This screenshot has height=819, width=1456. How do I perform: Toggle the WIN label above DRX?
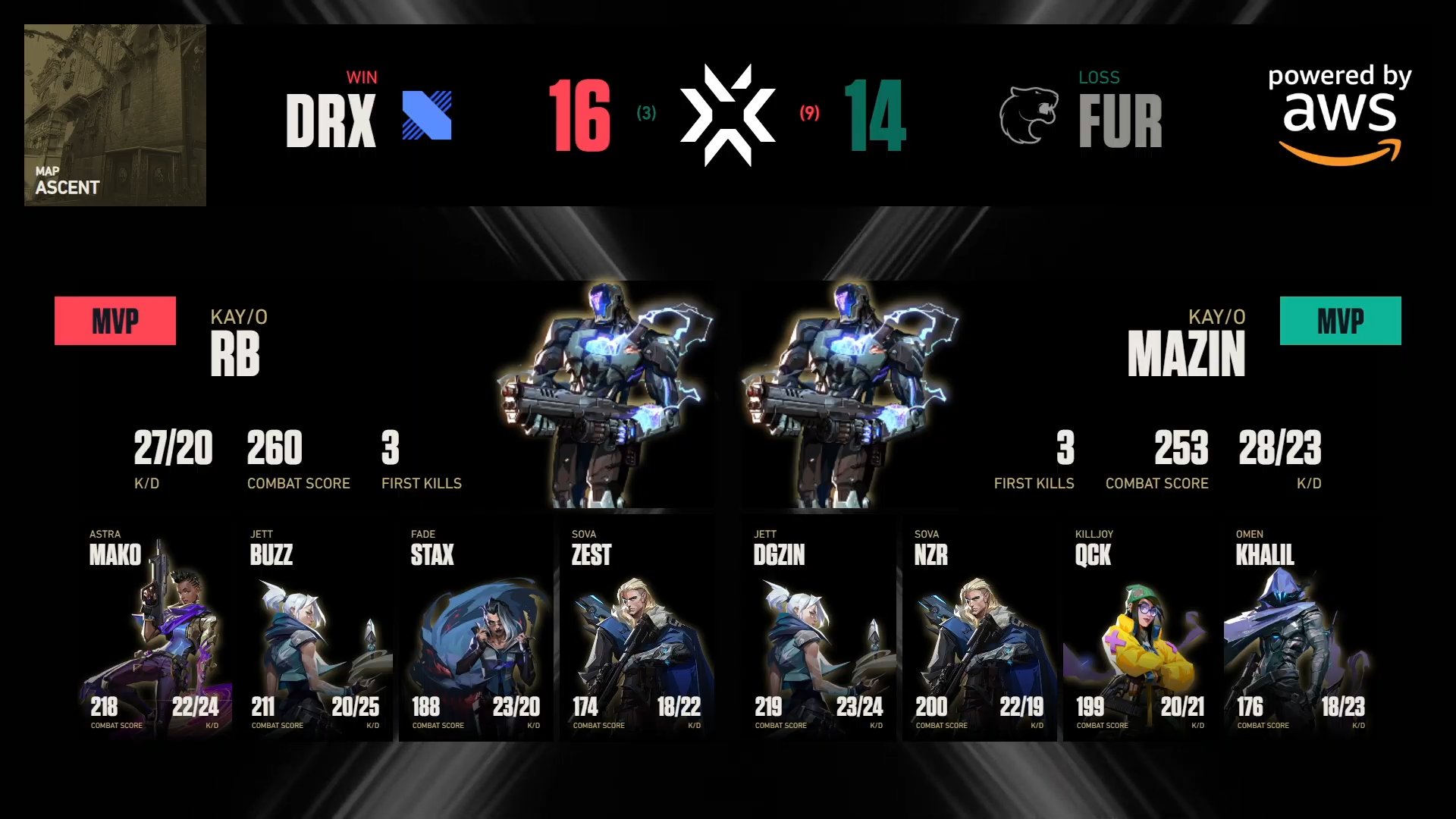coord(362,76)
